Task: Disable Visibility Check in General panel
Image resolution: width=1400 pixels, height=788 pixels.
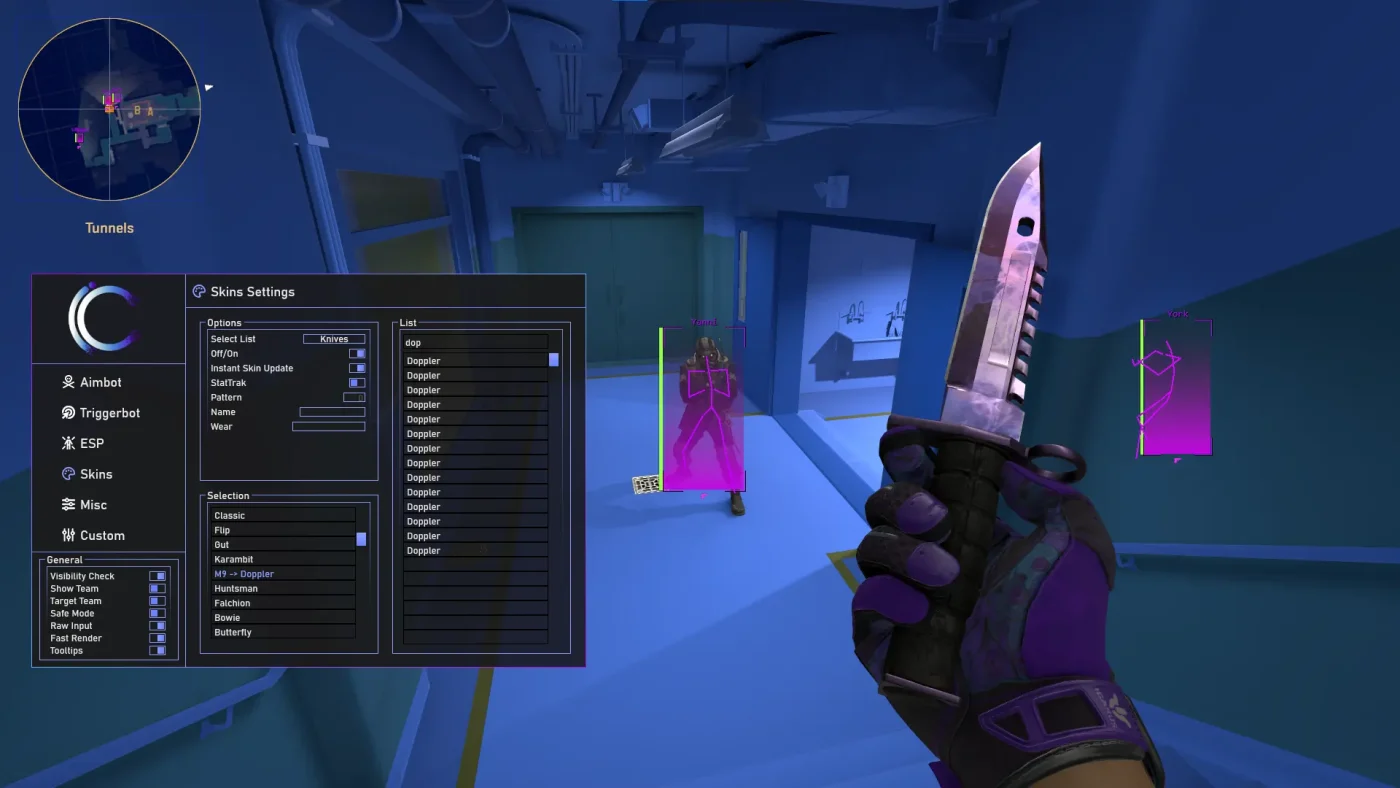Action: tap(157, 576)
